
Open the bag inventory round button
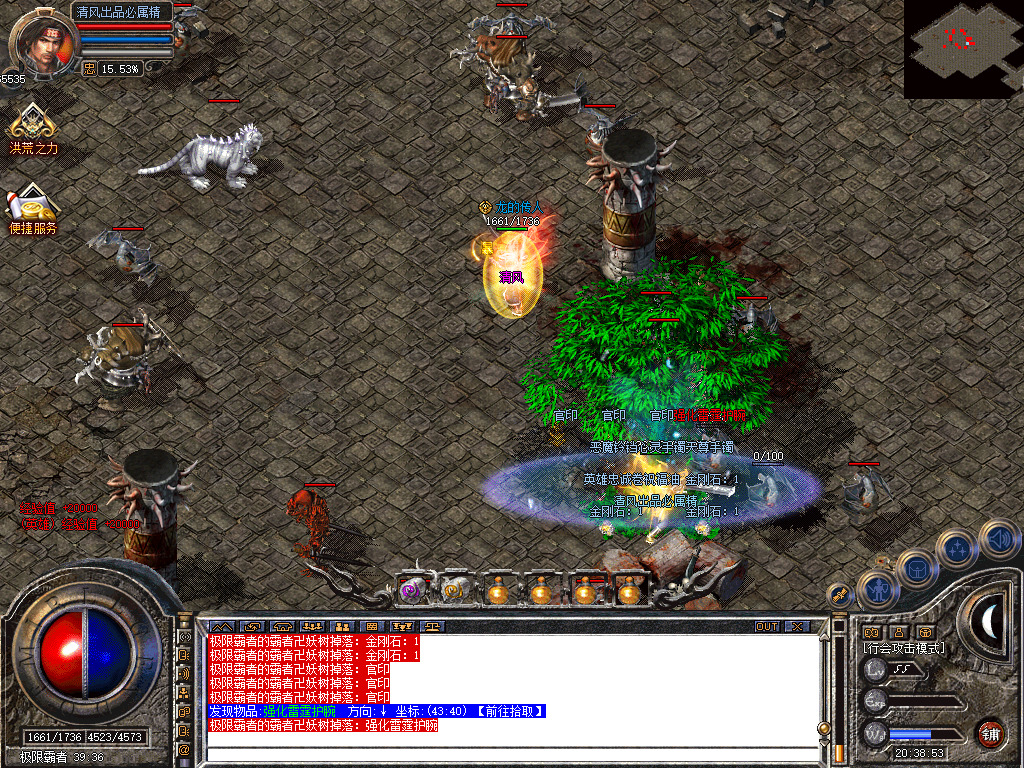(917, 570)
